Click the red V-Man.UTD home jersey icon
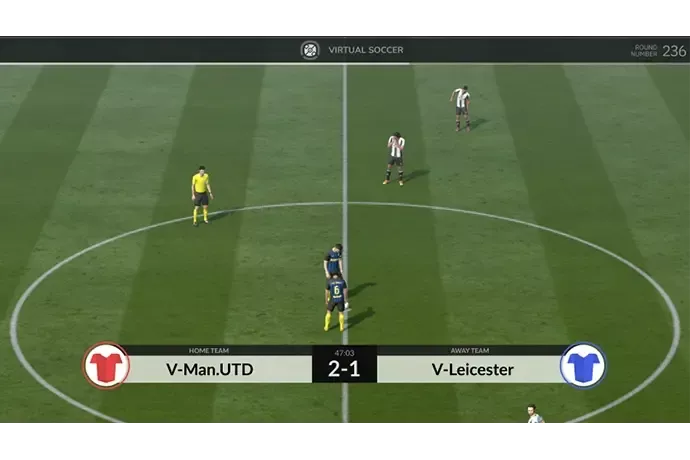Viewport: 690px width, 460px height. point(106,365)
